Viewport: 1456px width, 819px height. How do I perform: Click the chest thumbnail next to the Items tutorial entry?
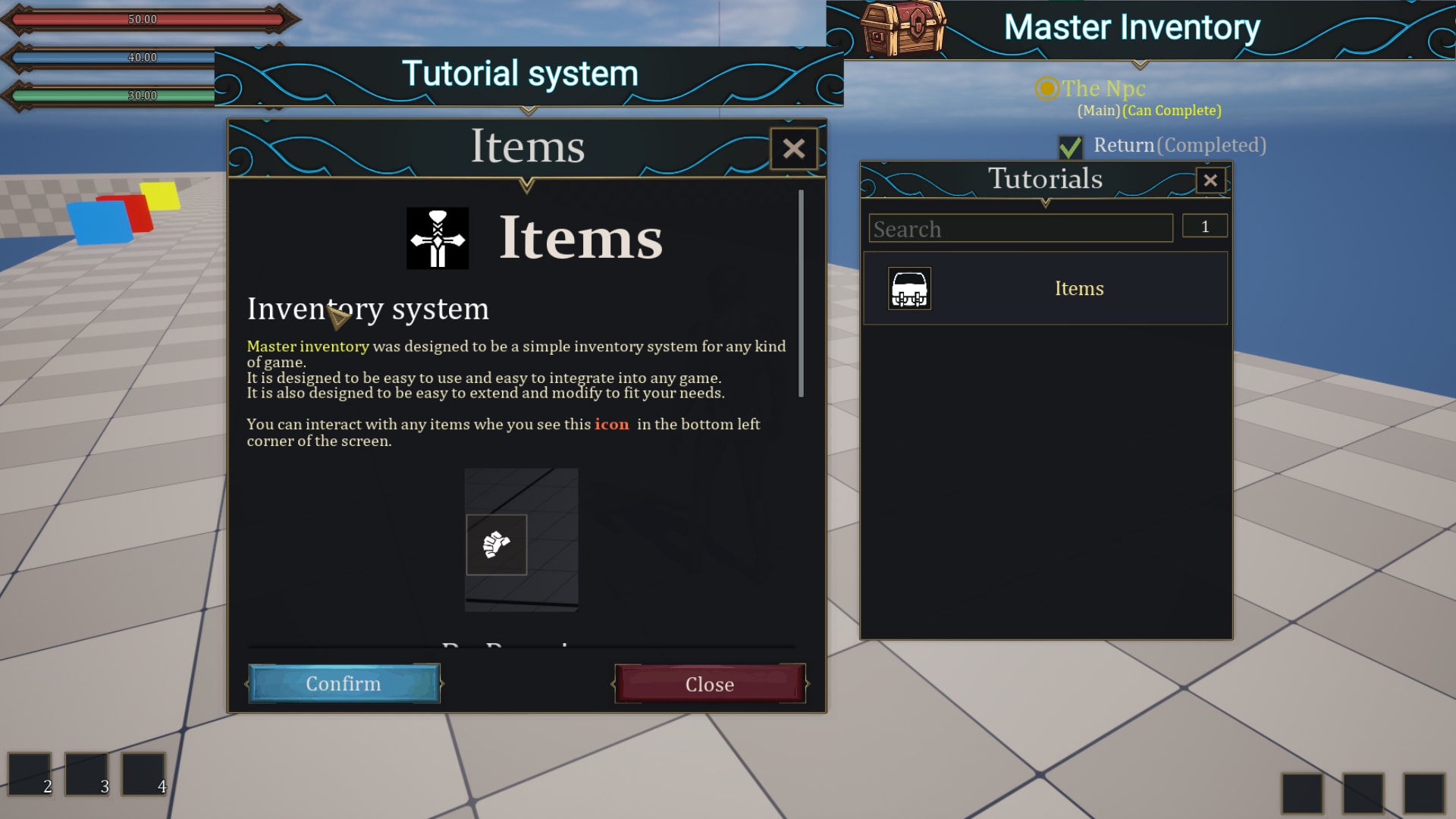point(909,289)
